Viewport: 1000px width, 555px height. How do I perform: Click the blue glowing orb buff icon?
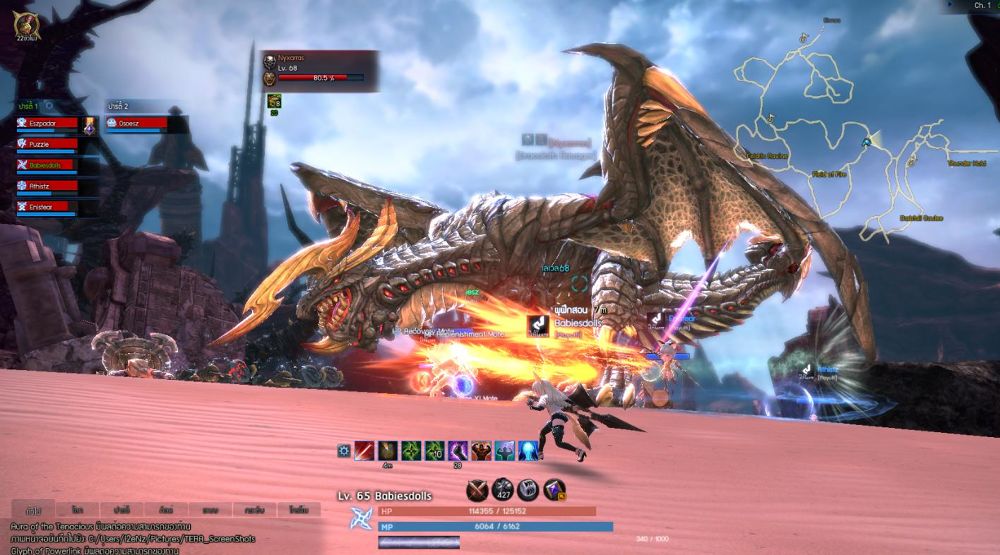[x=529, y=451]
